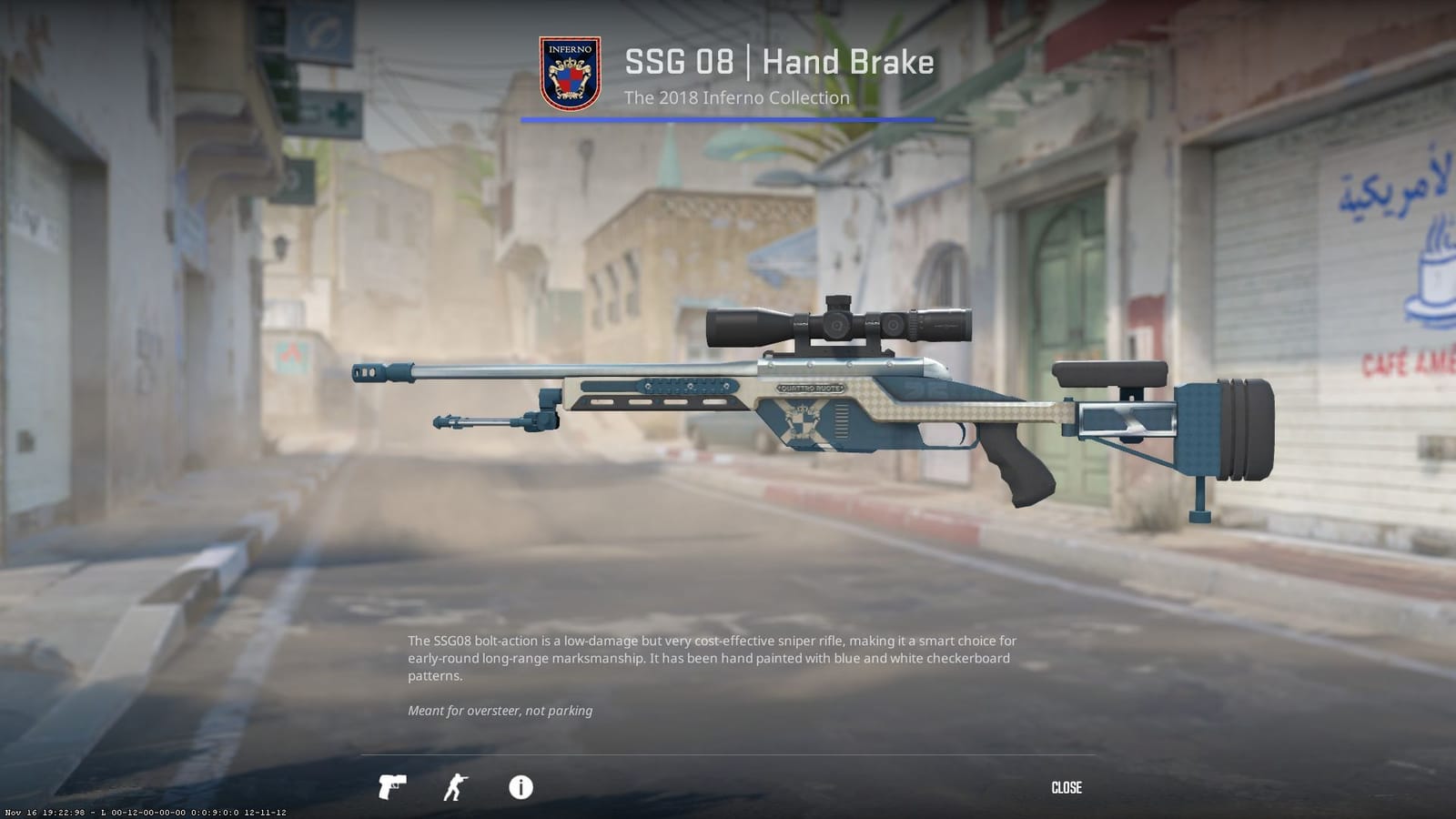Expand The 2018 Inferno Collection entry
This screenshot has height=819, width=1456.
pyautogui.click(x=739, y=97)
